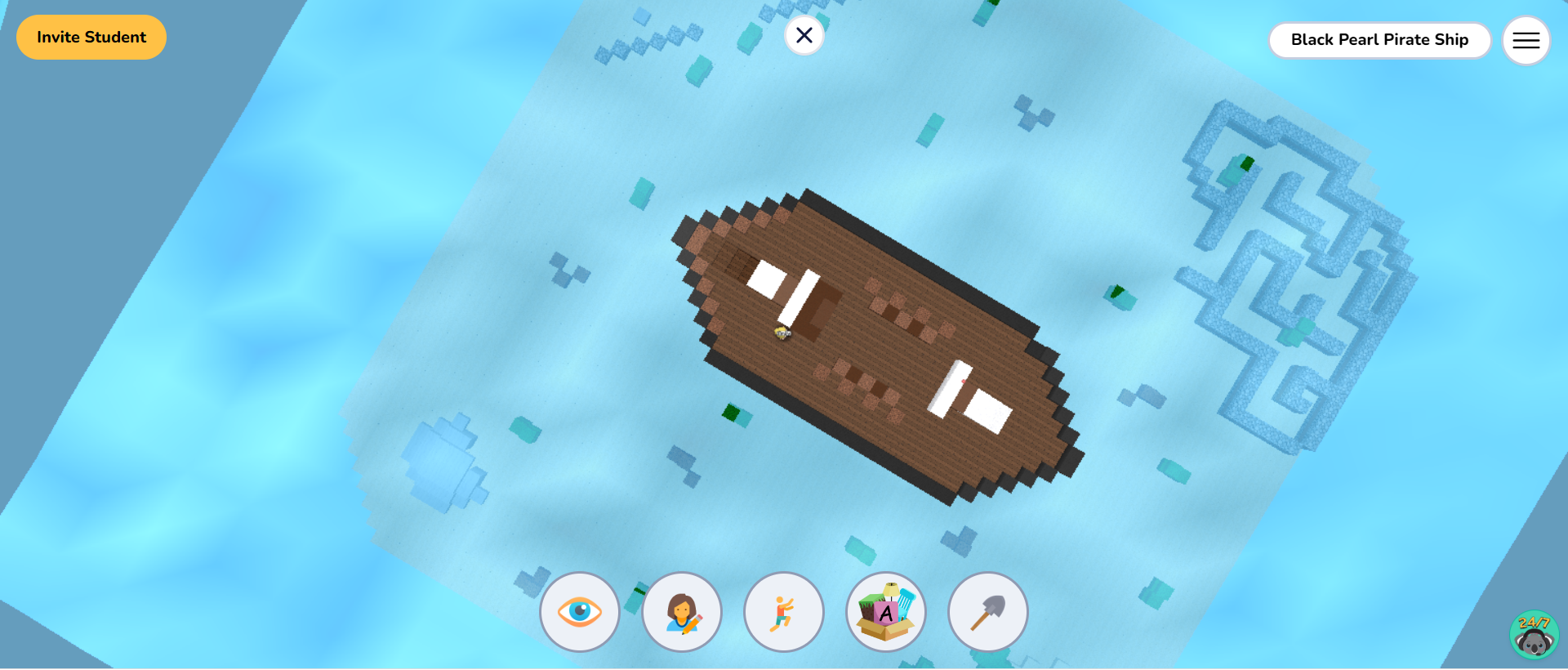Viewport: 1568px width, 670px height.
Task: Switch to teacher edit mode
Action: coord(682,611)
